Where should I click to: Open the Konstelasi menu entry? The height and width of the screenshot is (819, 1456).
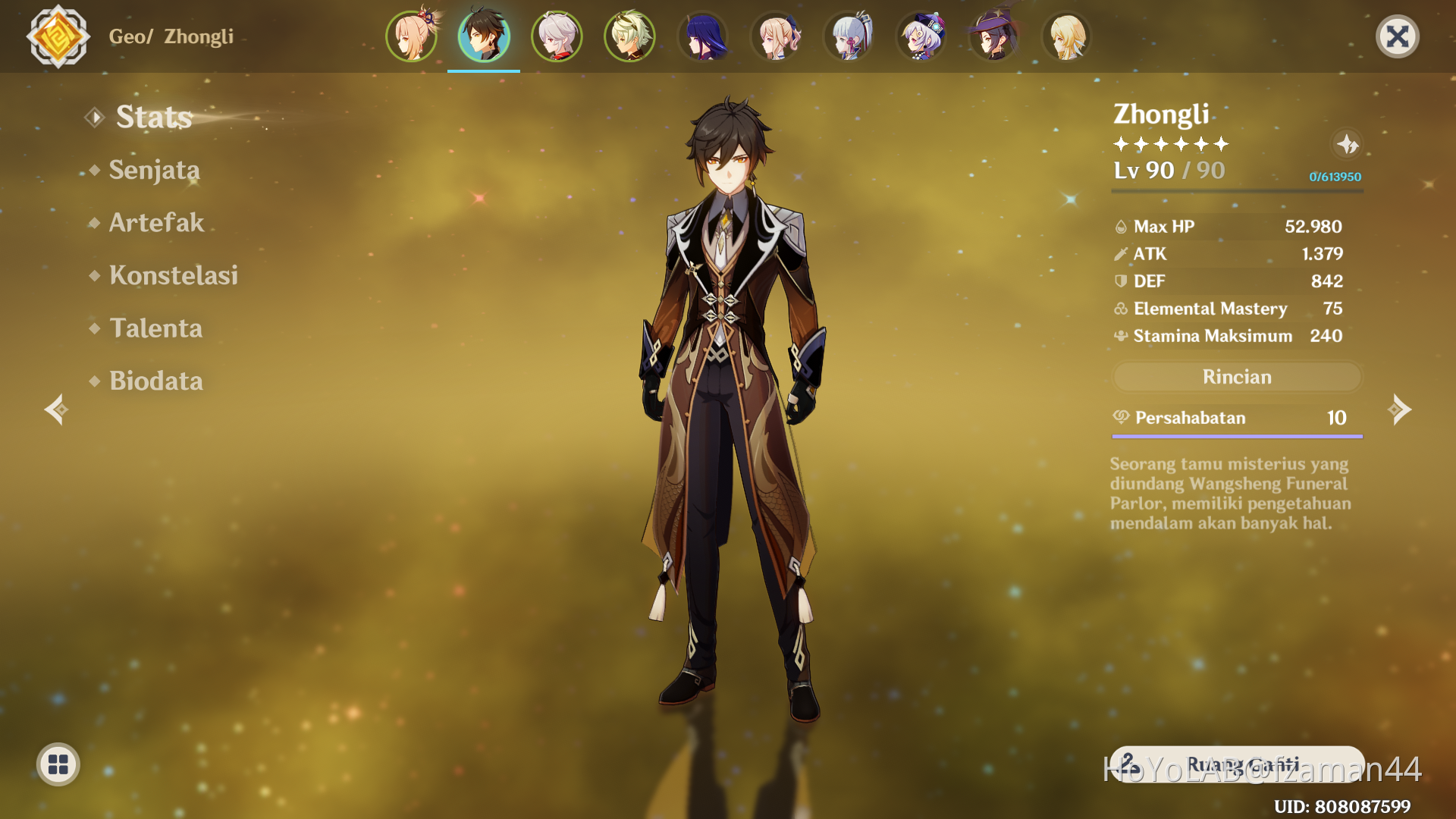pos(173,275)
